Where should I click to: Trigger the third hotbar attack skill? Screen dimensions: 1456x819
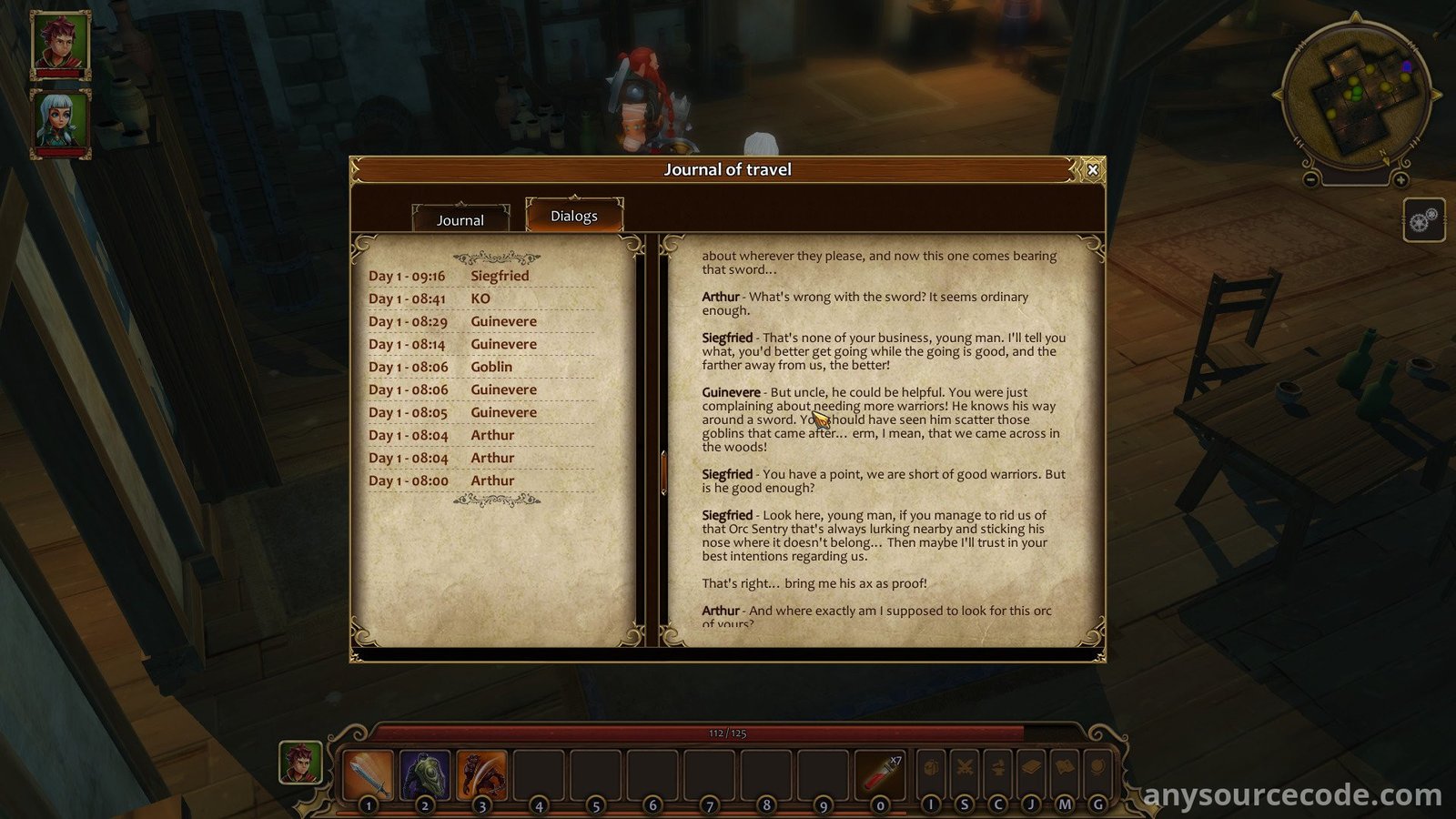(481, 774)
